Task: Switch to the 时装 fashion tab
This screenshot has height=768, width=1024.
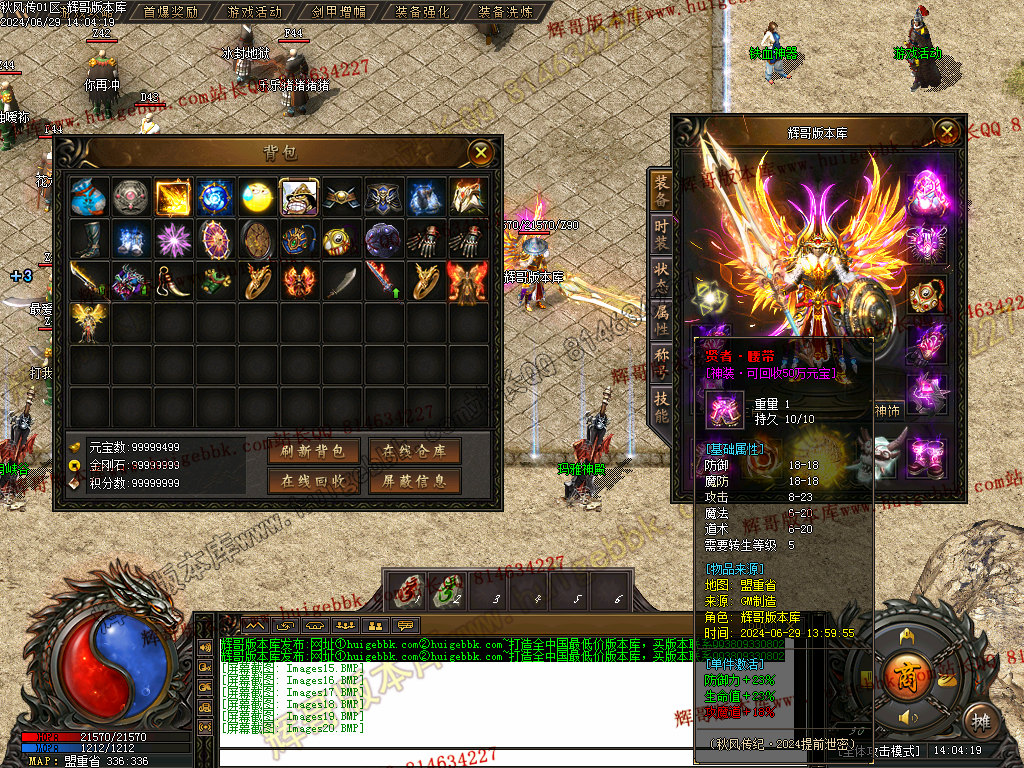Action: [x=661, y=233]
